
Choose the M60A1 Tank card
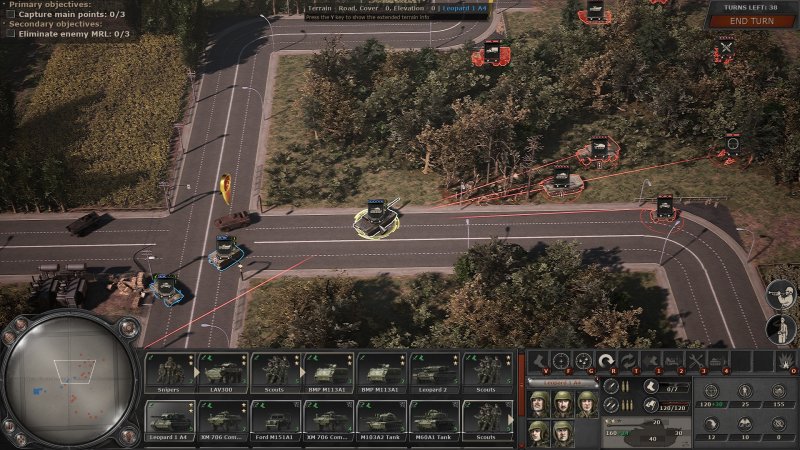435,418
